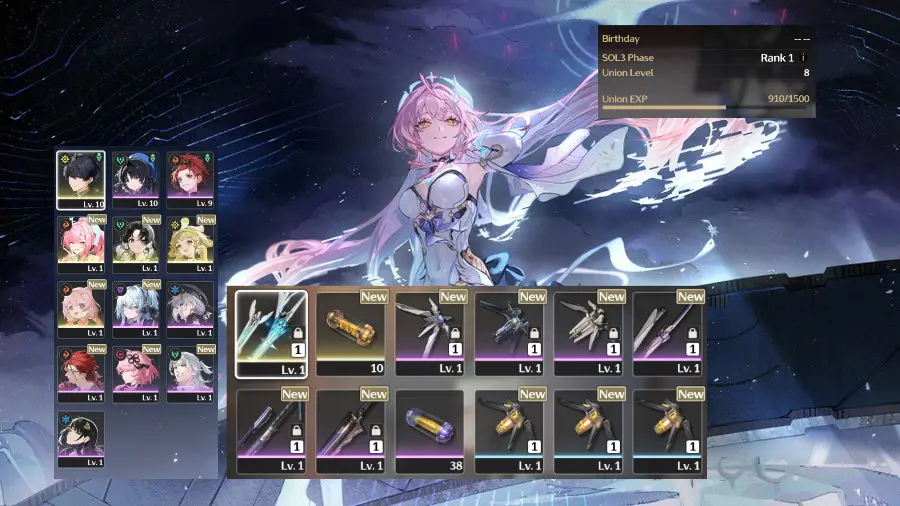Select the blonde character with yellow hat
This screenshot has height=506, width=900.
click(x=190, y=243)
